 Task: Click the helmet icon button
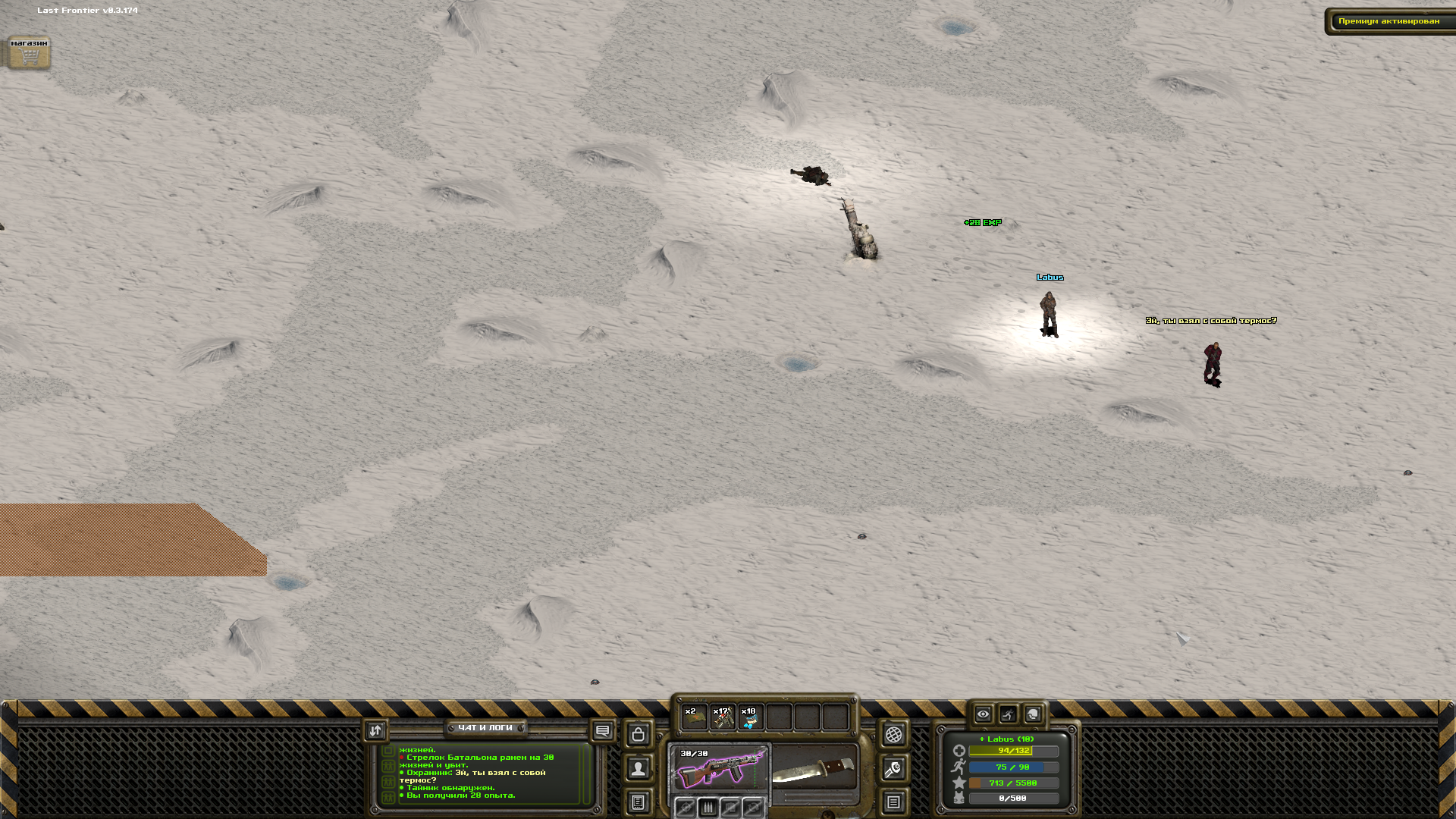tap(1033, 714)
